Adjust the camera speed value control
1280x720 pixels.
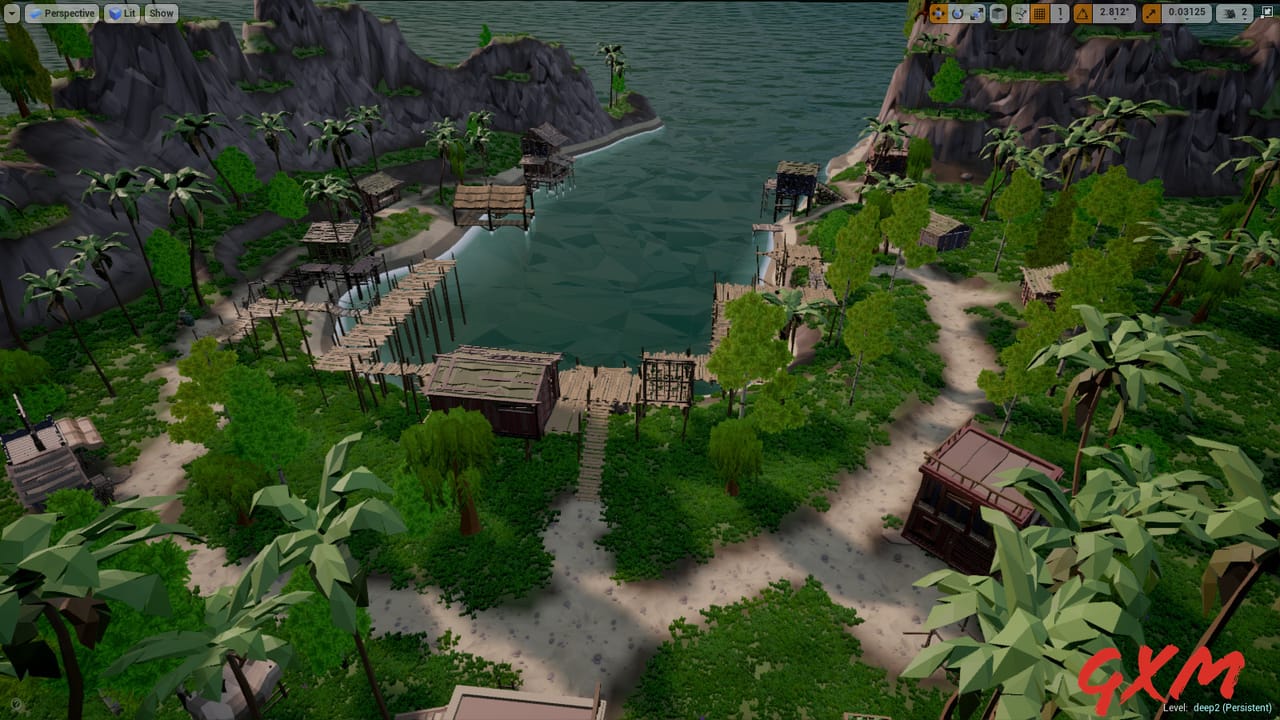[x=1244, y=13]
